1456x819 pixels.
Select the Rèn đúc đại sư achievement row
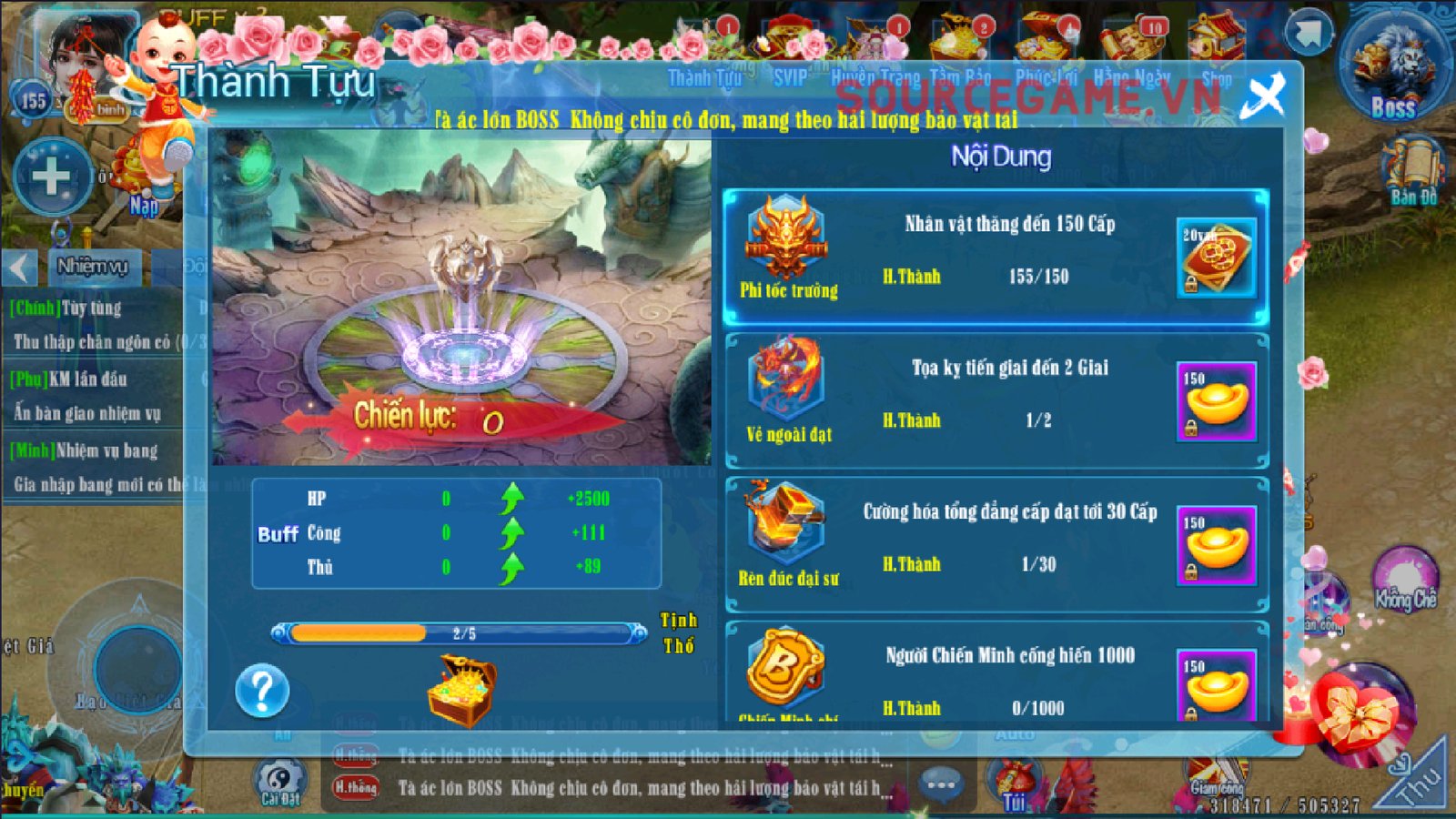pyautogui.click(x=996, y=544)
